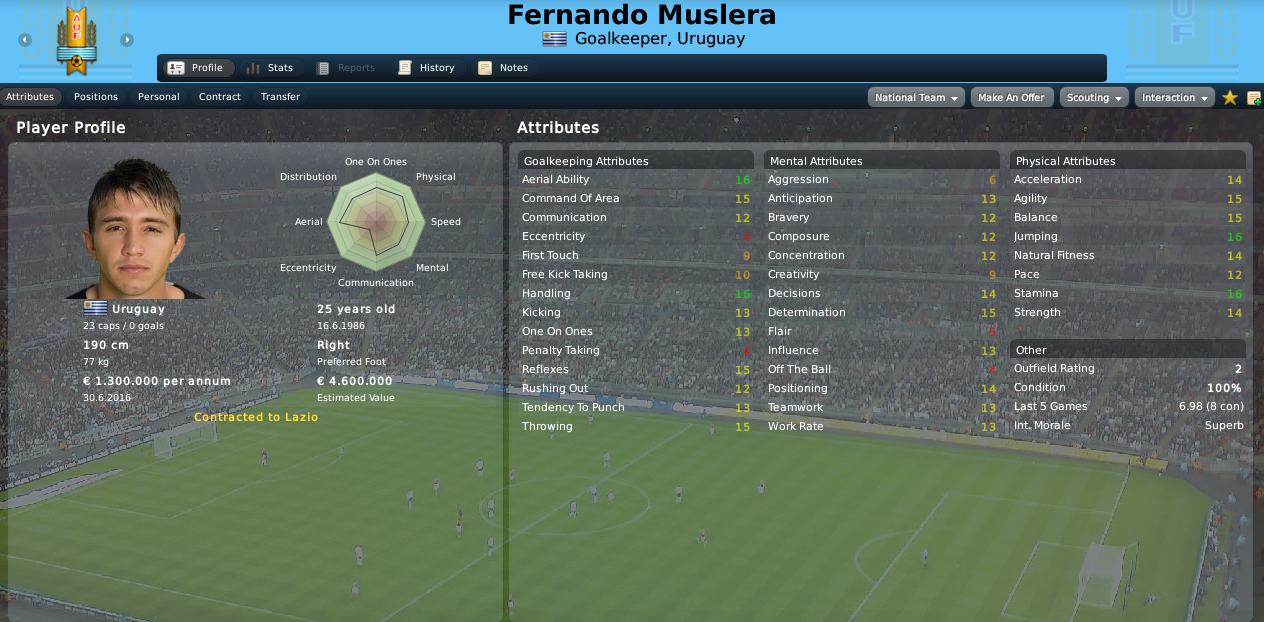Image resolution: width=1264 pixels, height=622 pixels.
Task: Select the Attributes sub-tab
Action: point(30,97)
